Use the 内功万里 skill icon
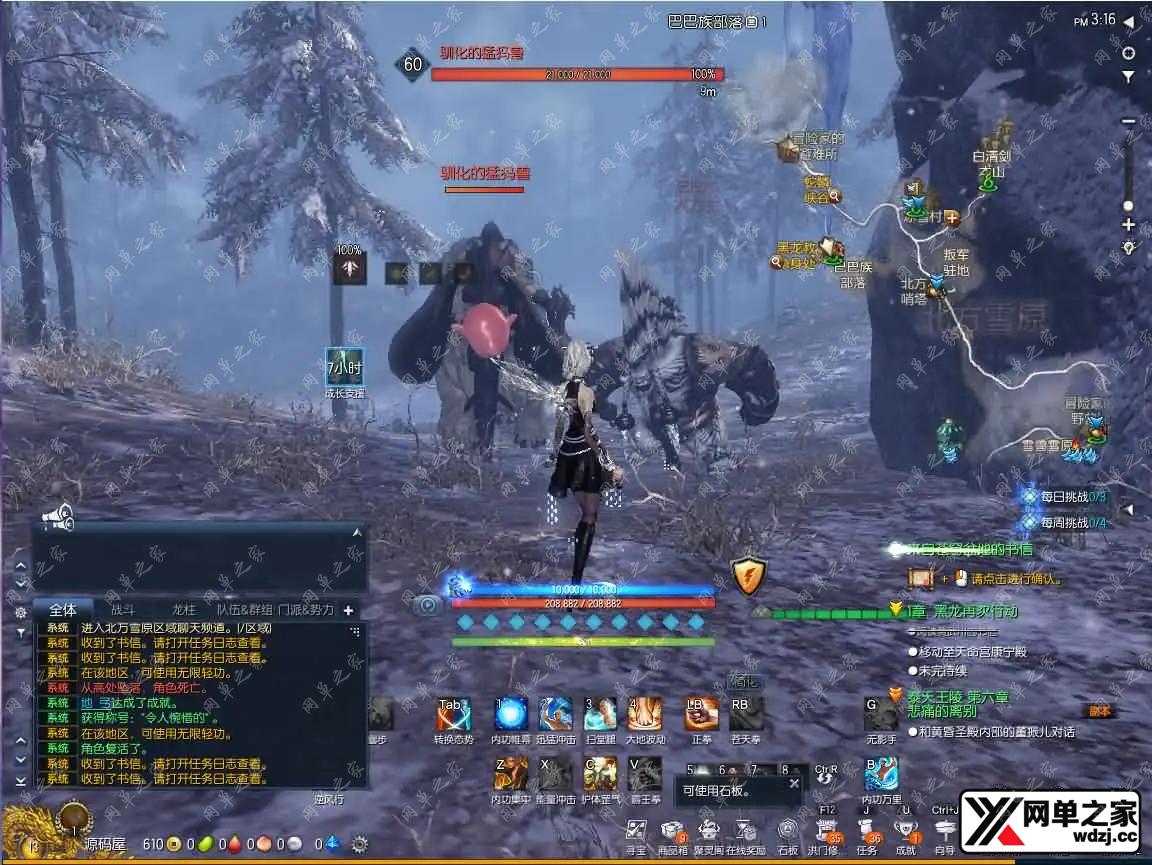Viewport: 1152px width, 865px height. (881, 772)
